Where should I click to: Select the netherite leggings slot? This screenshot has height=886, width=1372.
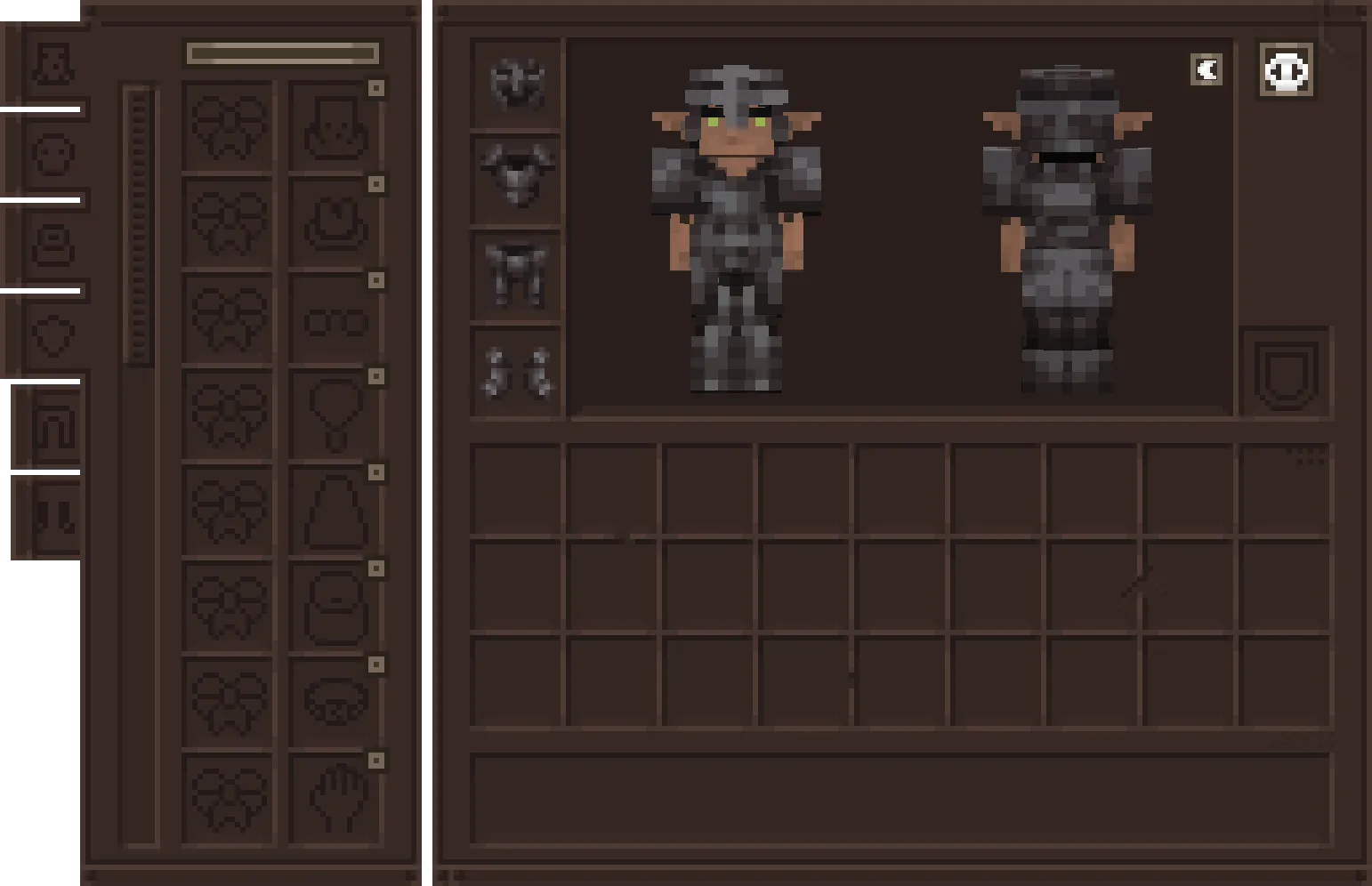coord(516,267)
